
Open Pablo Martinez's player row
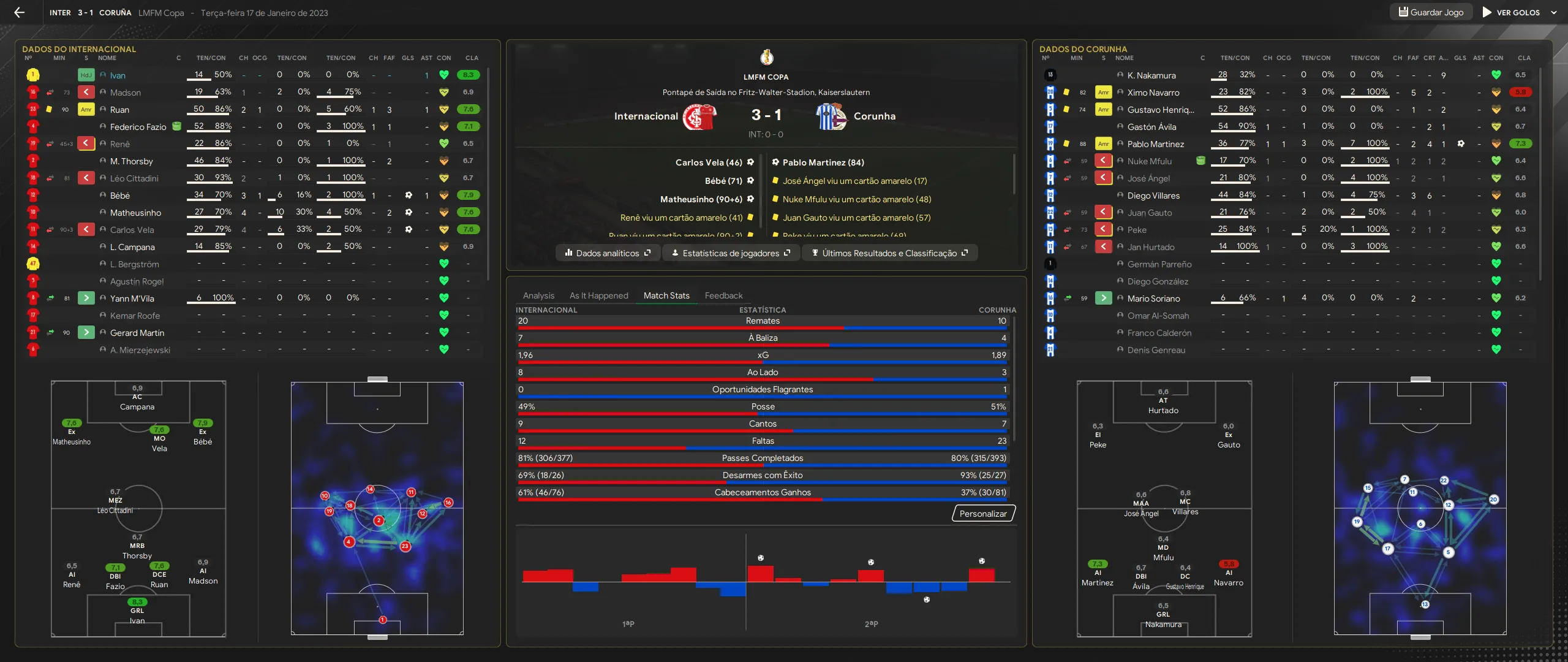pyautogui.click(x=1155, y=144)
